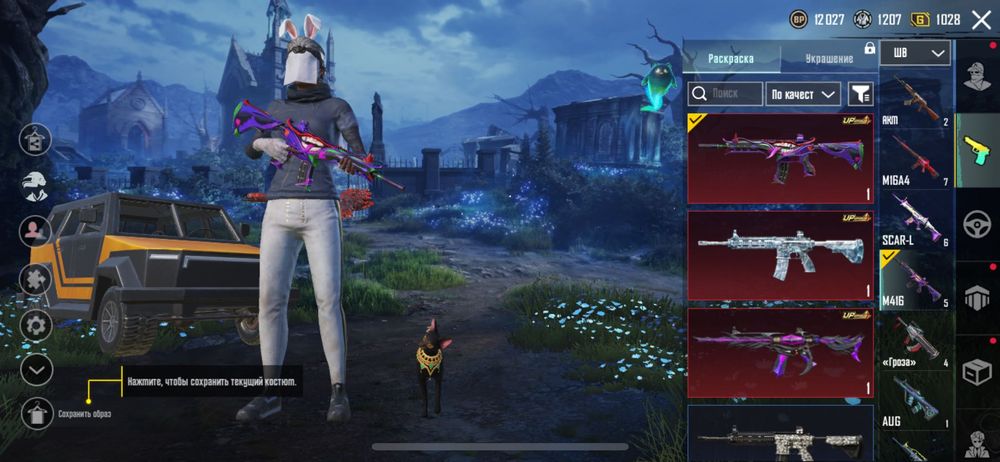Open the crate box category

click(x=977, y=371)
